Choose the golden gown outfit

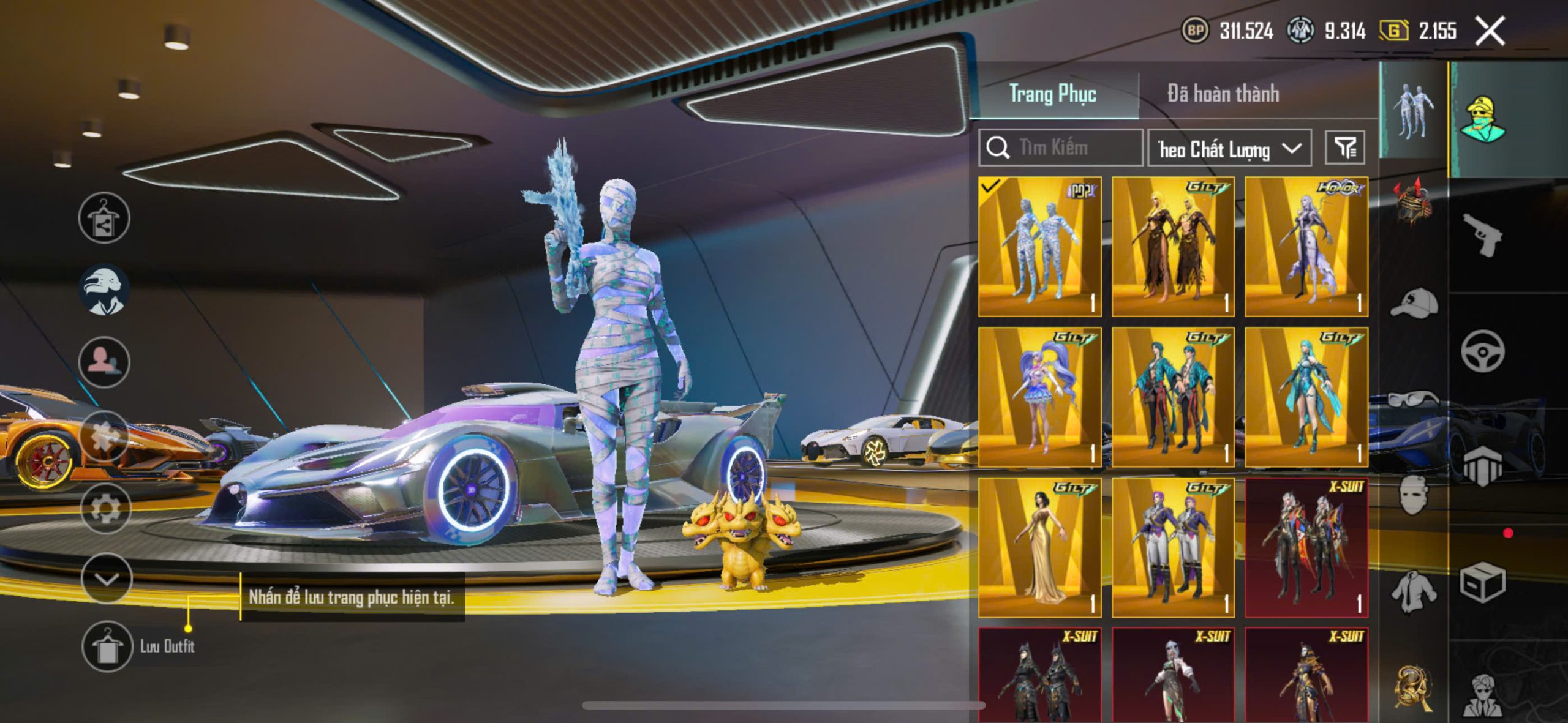(1039, 548)
